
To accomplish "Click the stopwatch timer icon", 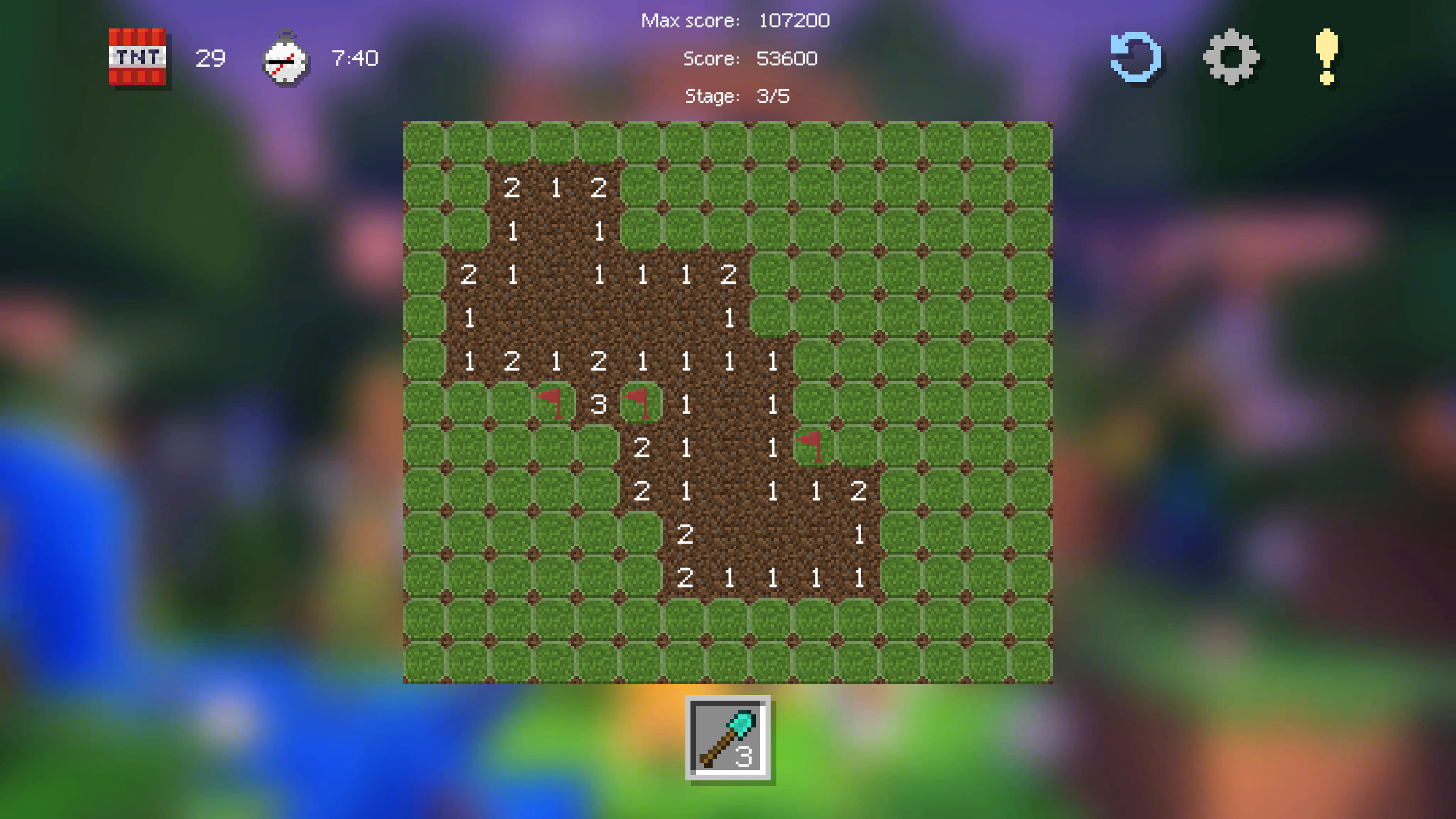I will pos(286,59).
